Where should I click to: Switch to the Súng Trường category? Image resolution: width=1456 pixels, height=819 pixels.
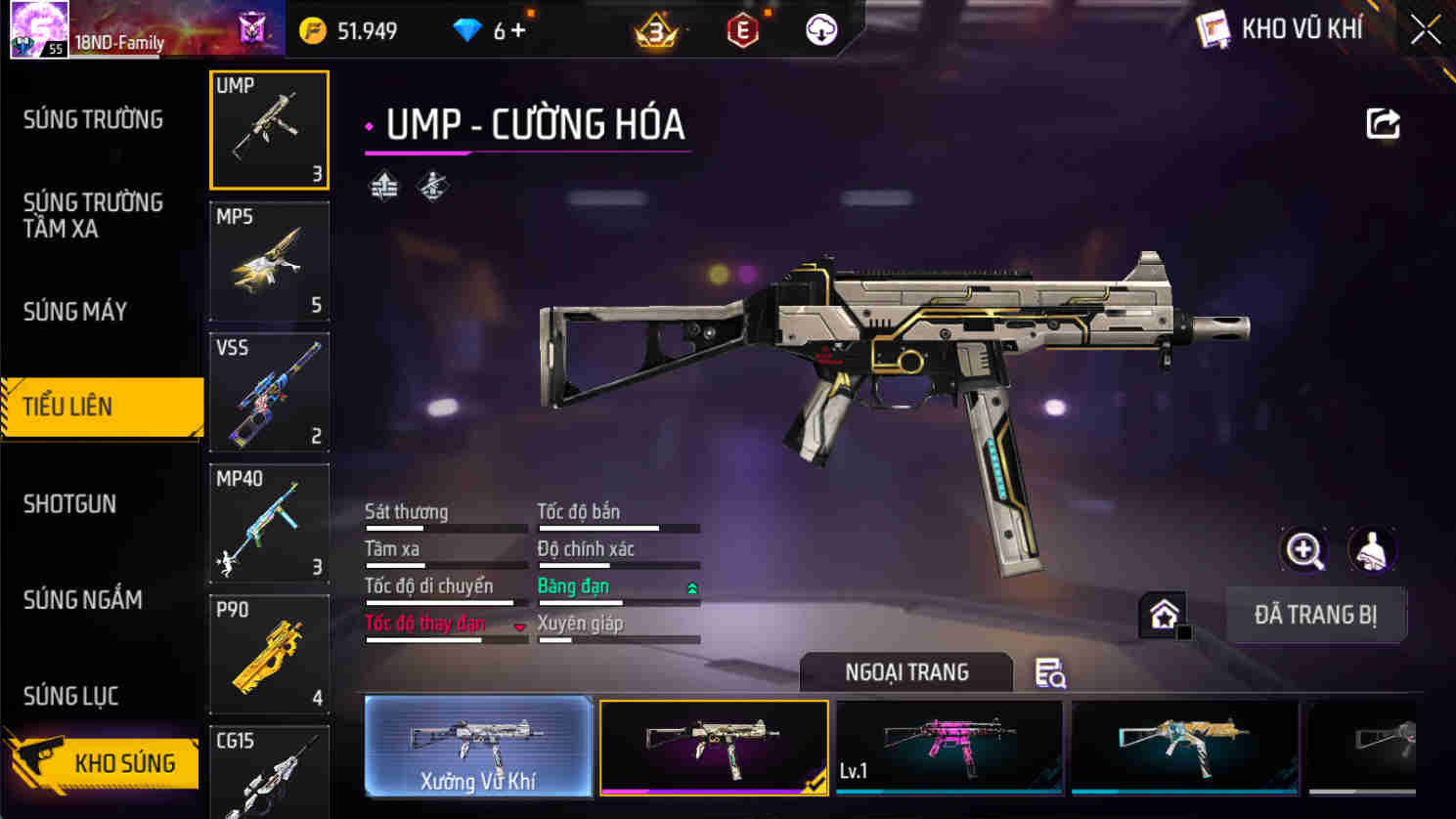tap(93, 119)
